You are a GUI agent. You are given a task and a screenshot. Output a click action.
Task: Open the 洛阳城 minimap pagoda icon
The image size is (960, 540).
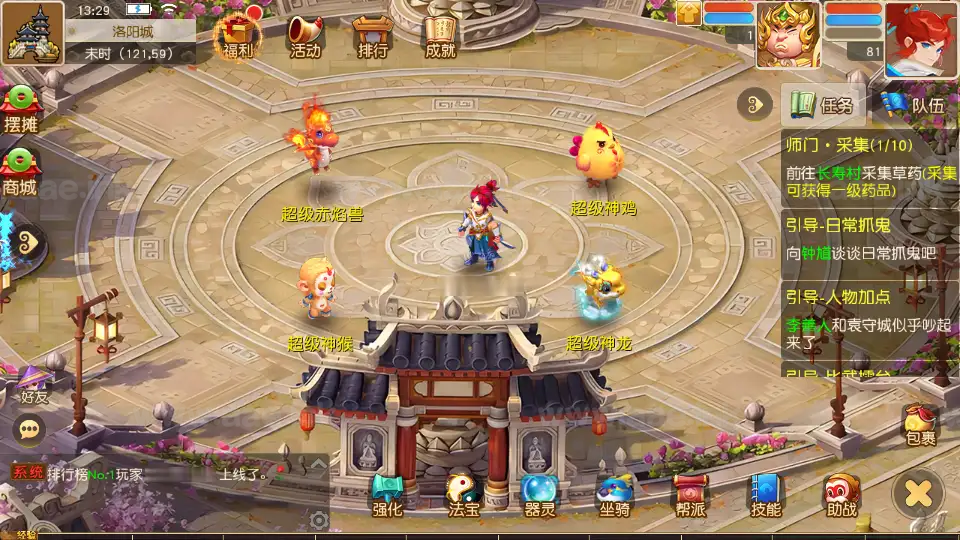click(x=32, y=32)
